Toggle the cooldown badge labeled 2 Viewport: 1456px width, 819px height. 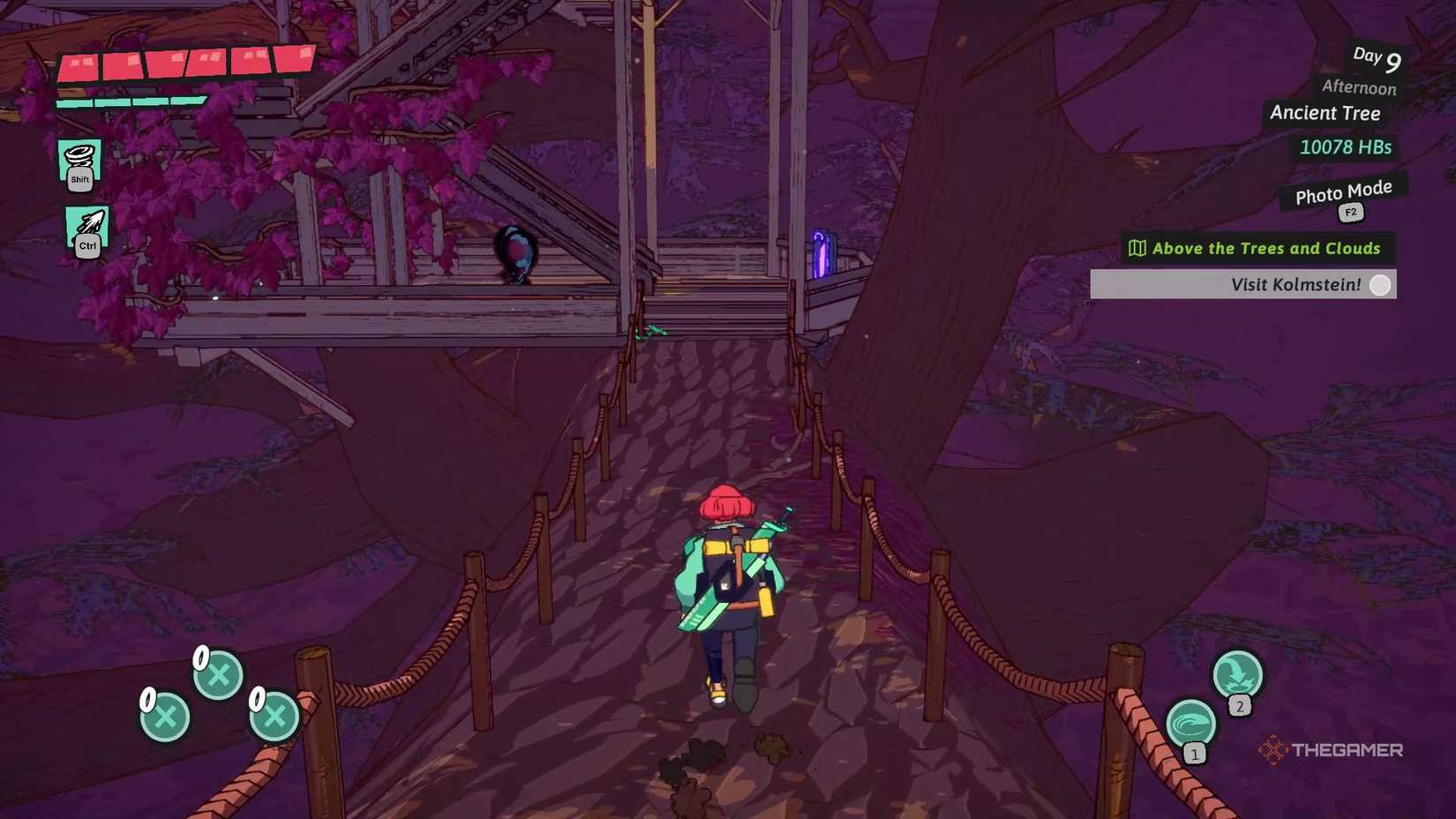[x=1241, y=705]
